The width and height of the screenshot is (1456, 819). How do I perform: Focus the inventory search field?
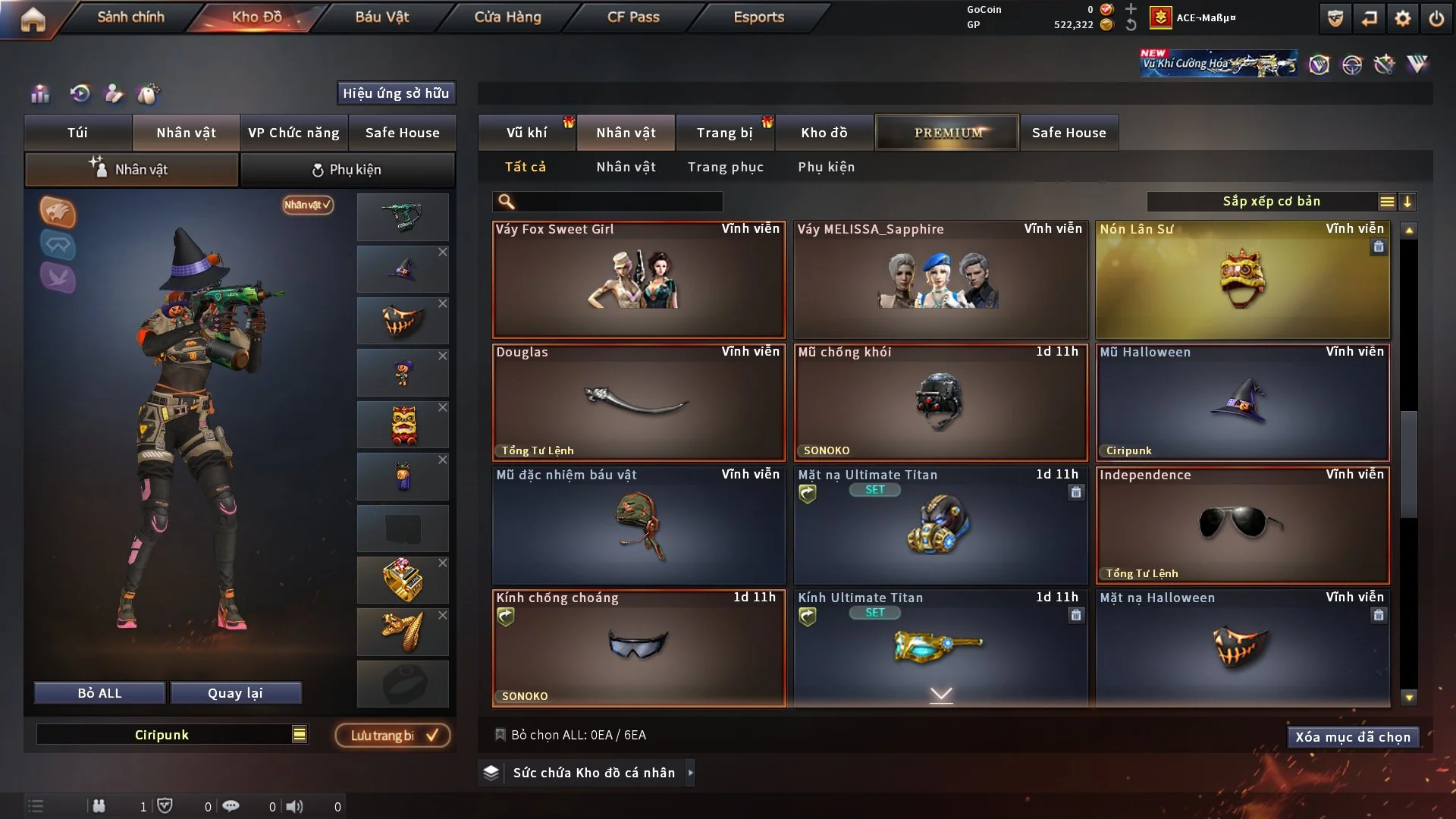(x=618, y=202)
